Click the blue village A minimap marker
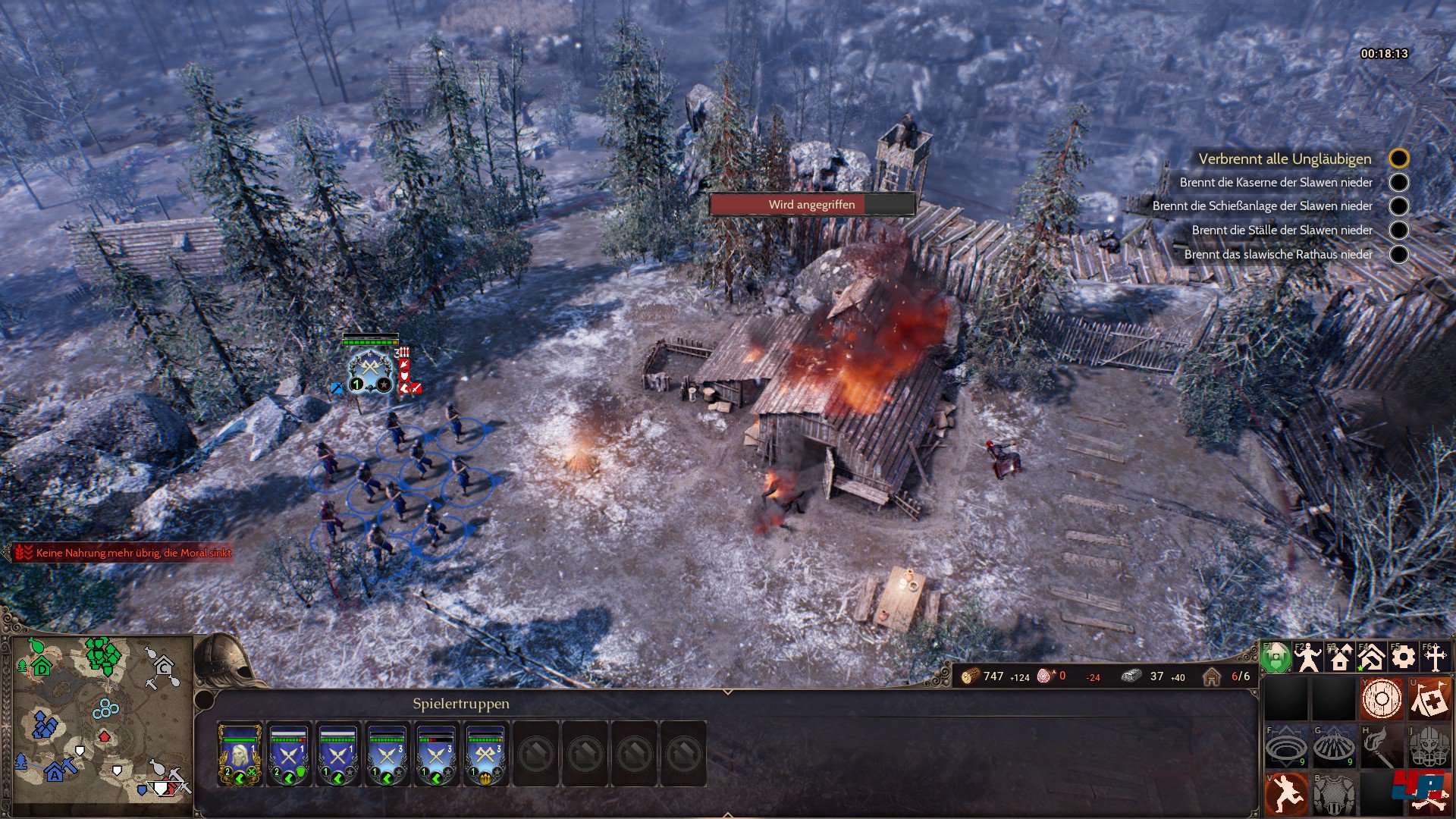This screenshot has height=819, width=1456. click(55, 773)
